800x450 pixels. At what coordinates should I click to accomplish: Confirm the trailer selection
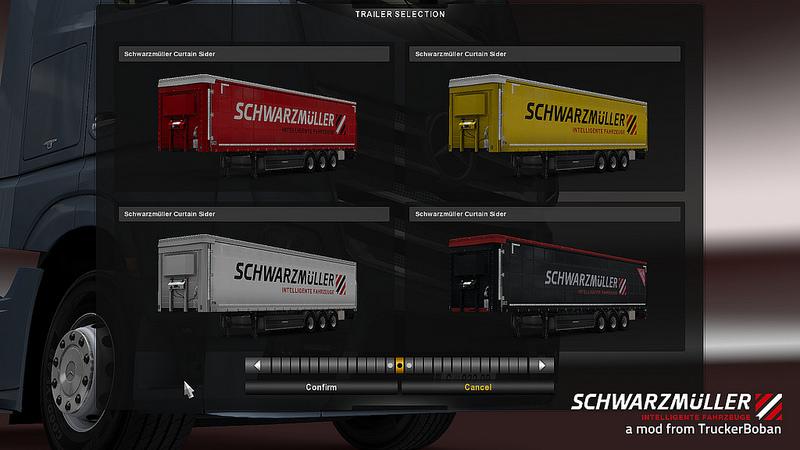tap(321, 387)
